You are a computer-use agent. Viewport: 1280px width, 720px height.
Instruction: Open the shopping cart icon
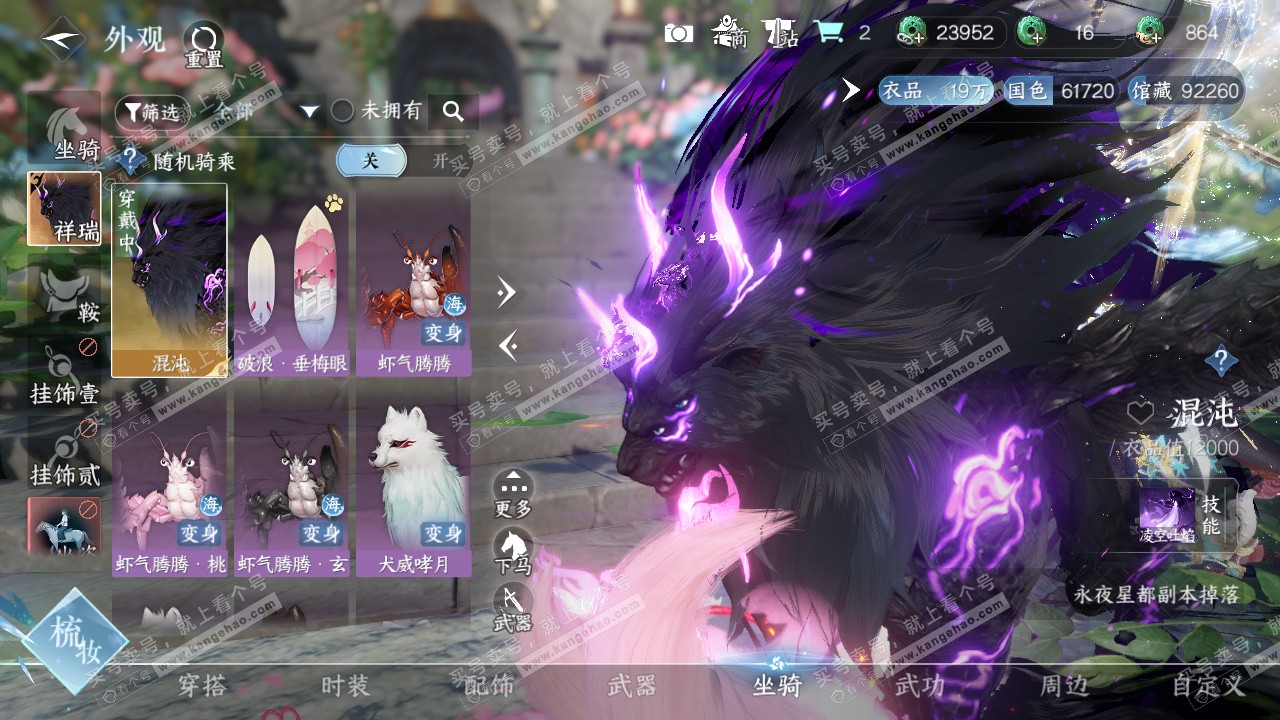[828, 32]
